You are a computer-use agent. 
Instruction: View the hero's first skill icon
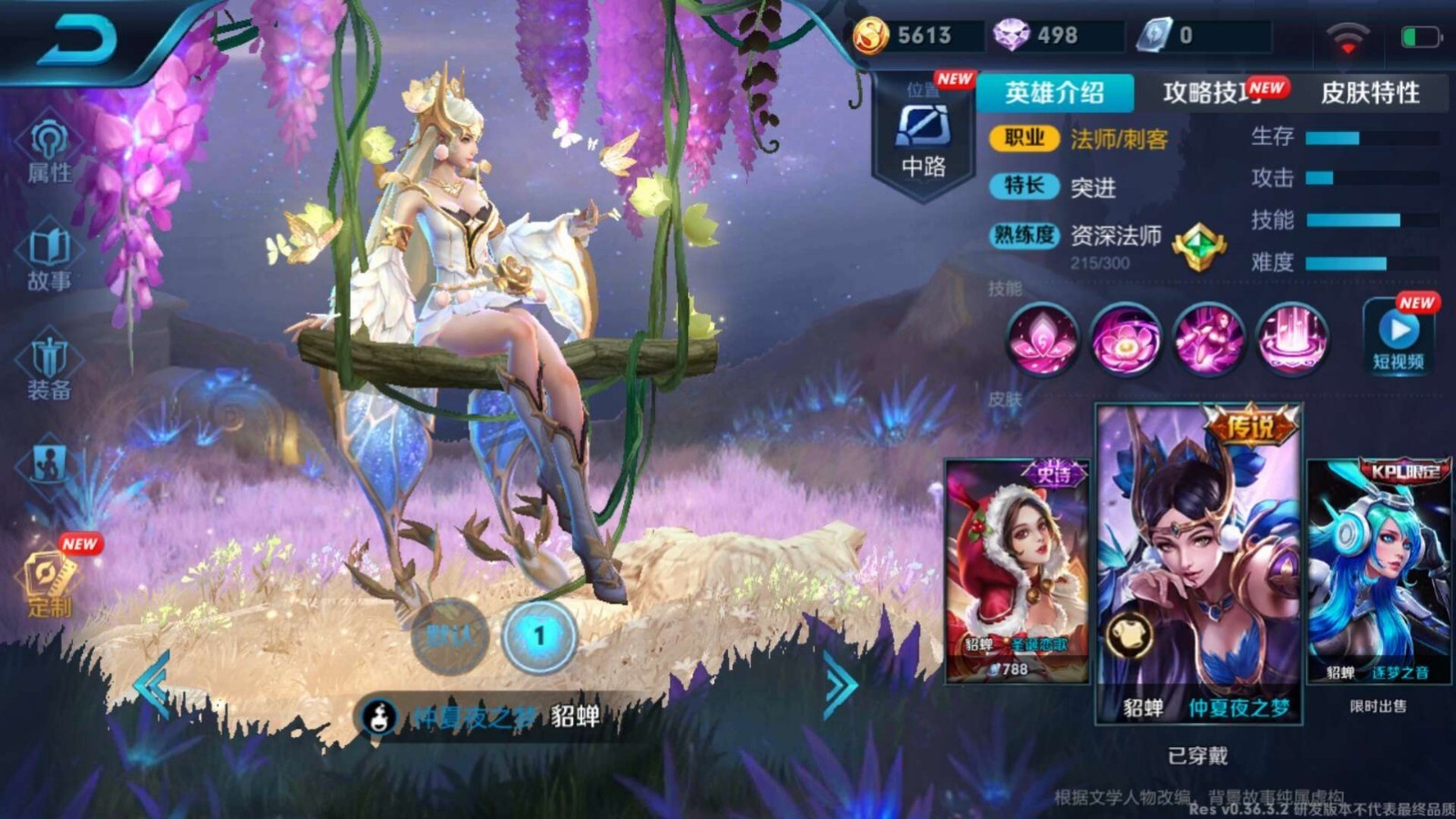[x=1044, y=339]
